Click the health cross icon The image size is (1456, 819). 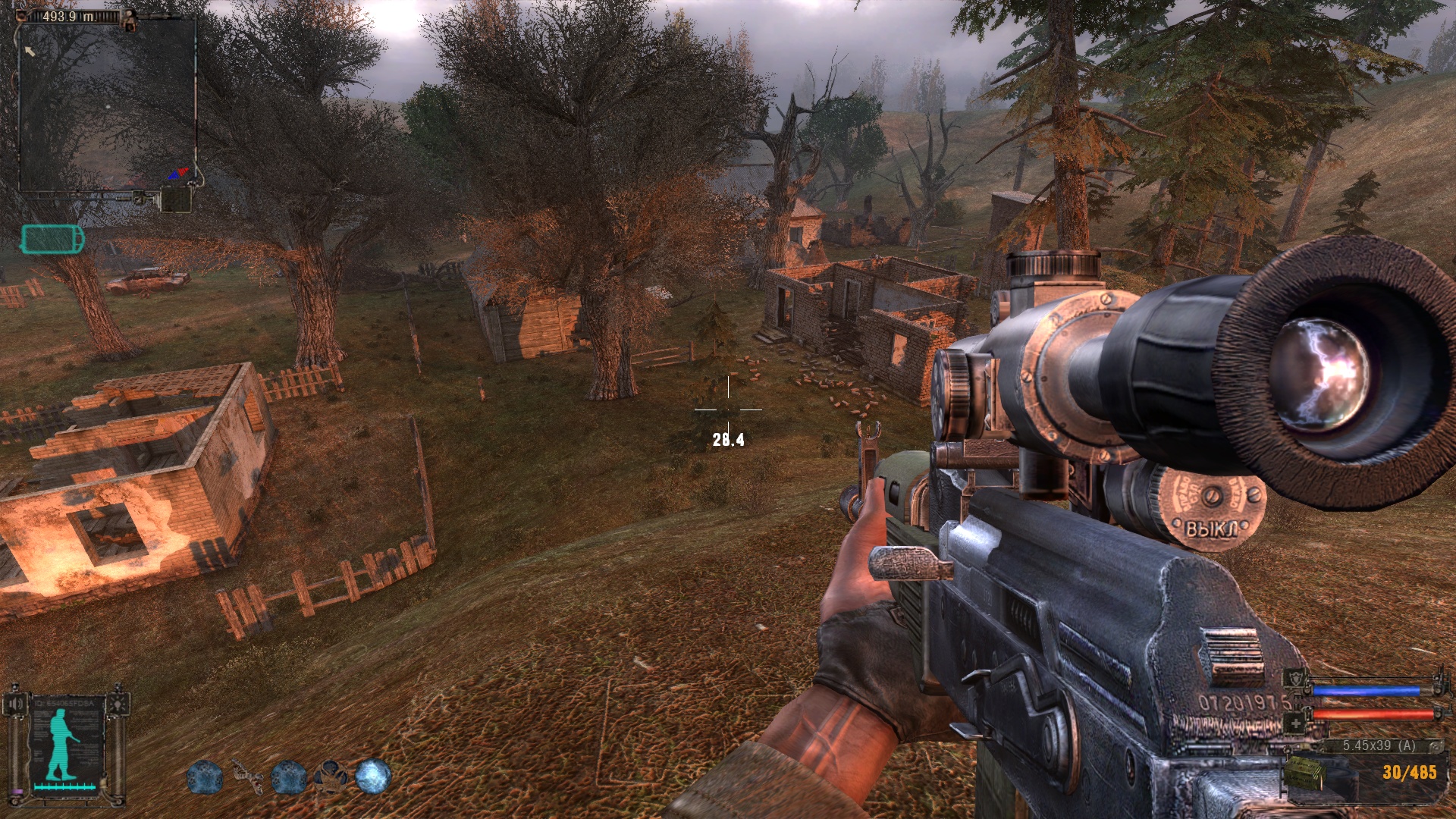(x=1295, y=723)
